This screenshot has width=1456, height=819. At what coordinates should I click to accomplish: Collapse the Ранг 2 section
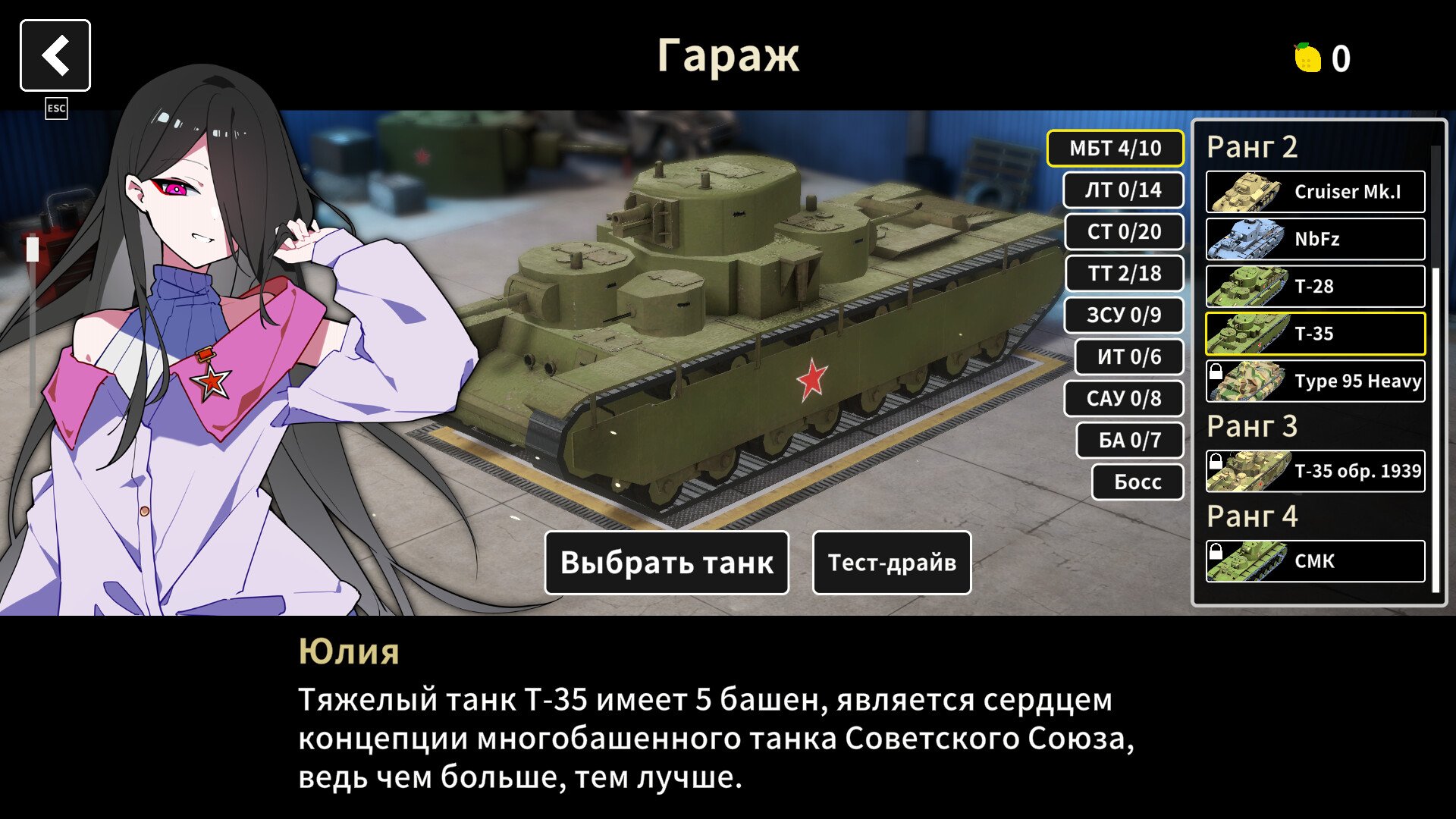tap(1253, 147)
